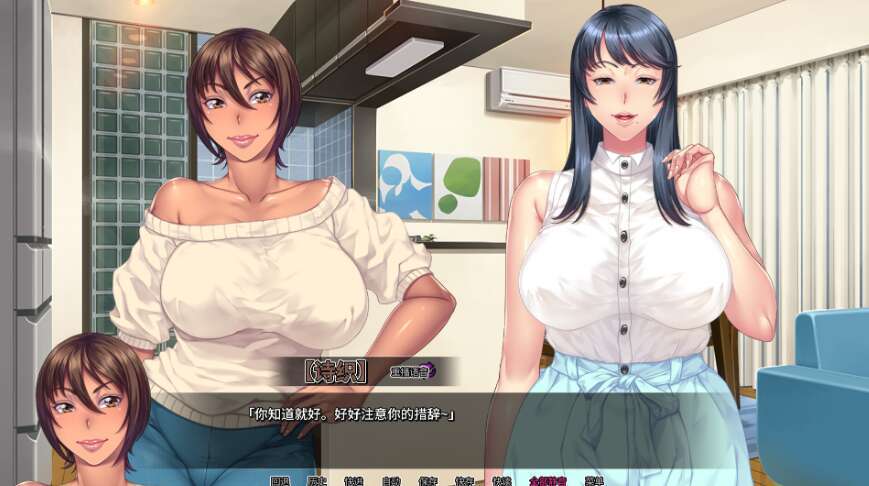Toggle 自动 auto-advance mode

tap(391, 481)
